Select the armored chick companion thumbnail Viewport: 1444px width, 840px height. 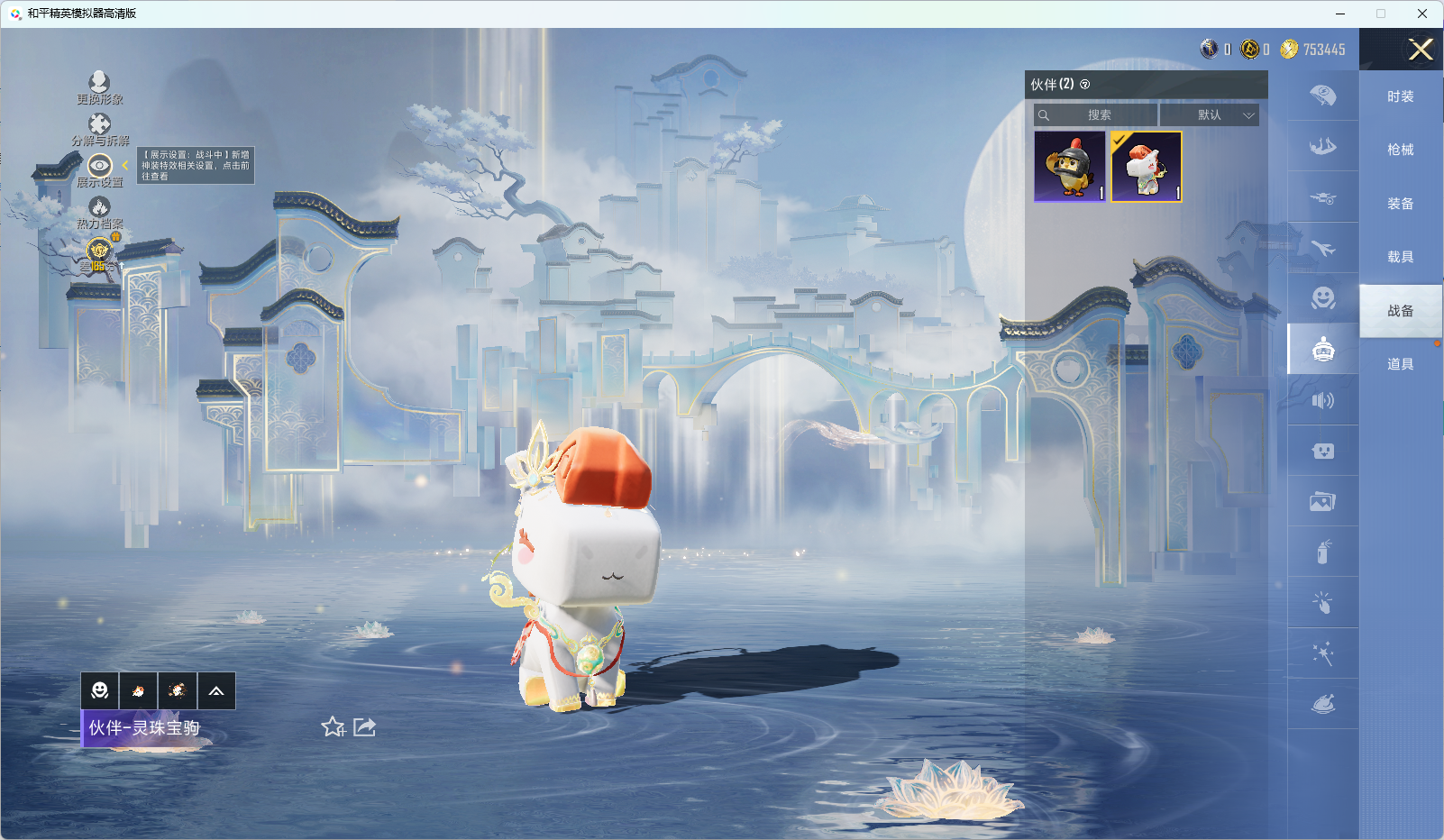[x=1070, y=167]
